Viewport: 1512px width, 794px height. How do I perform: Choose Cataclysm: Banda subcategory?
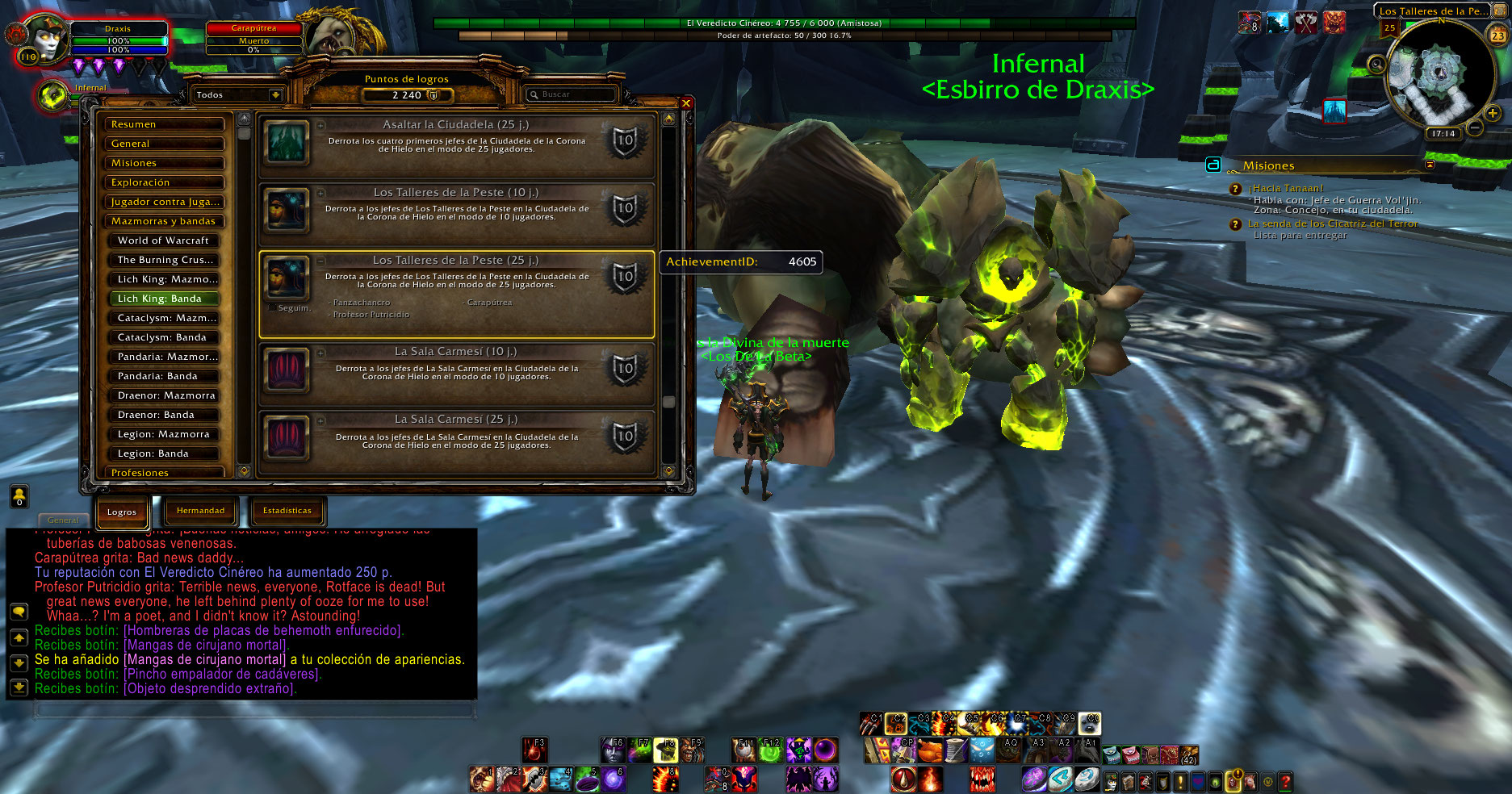[164, 337]
